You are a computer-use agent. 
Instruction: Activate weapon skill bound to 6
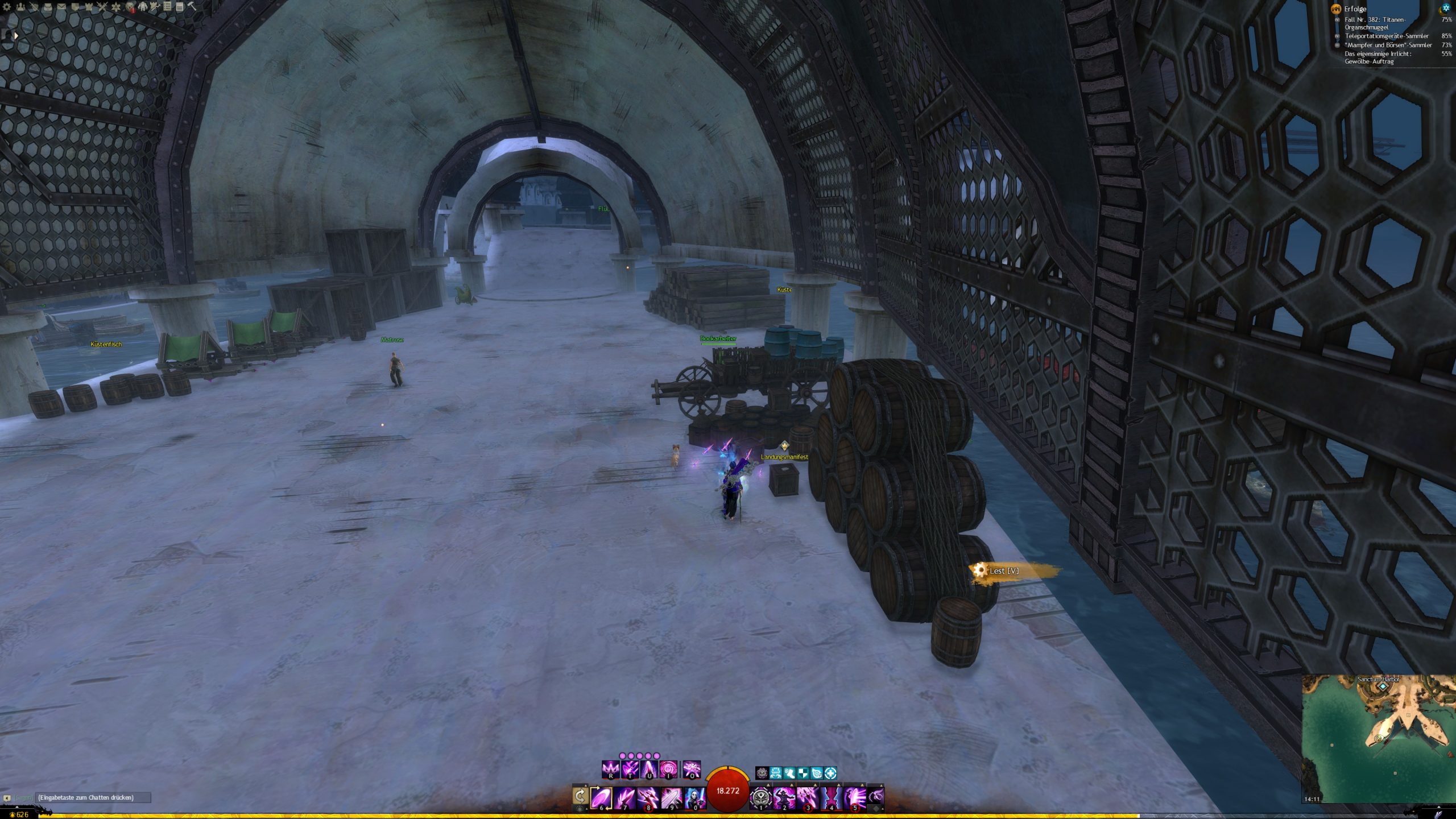[x=601, y=797]
